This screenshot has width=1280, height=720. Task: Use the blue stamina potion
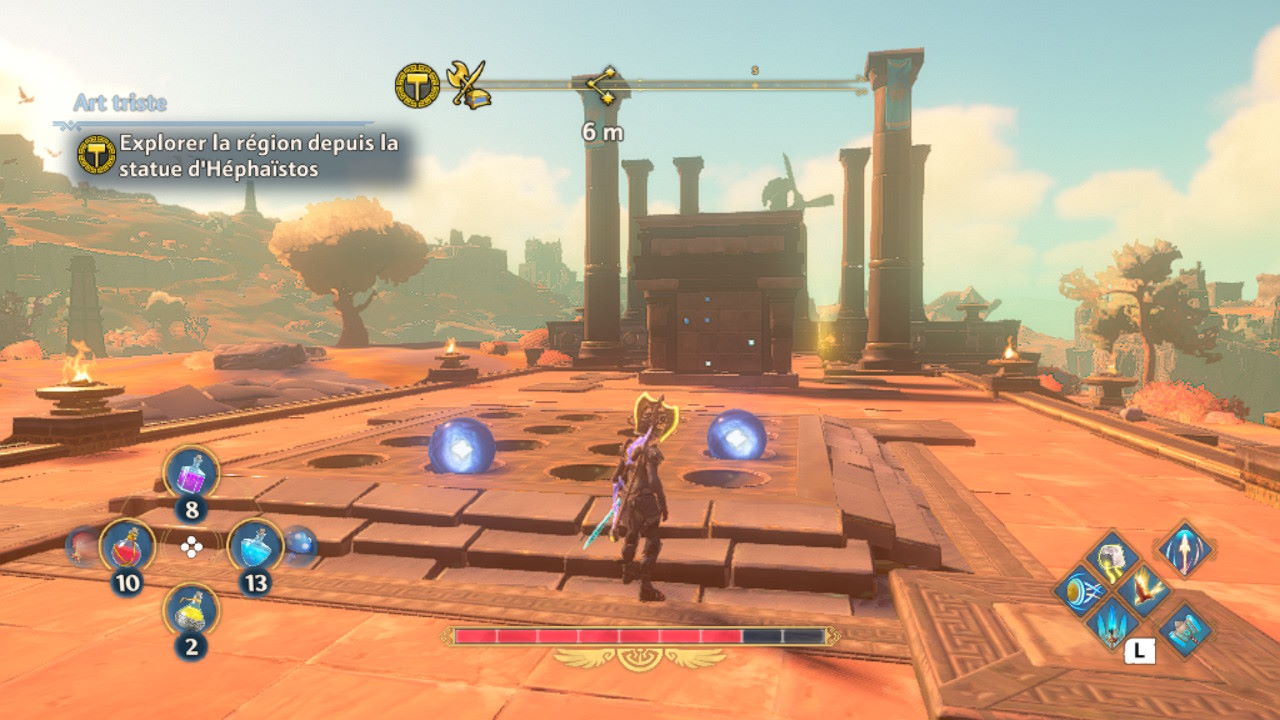[255, 546]
